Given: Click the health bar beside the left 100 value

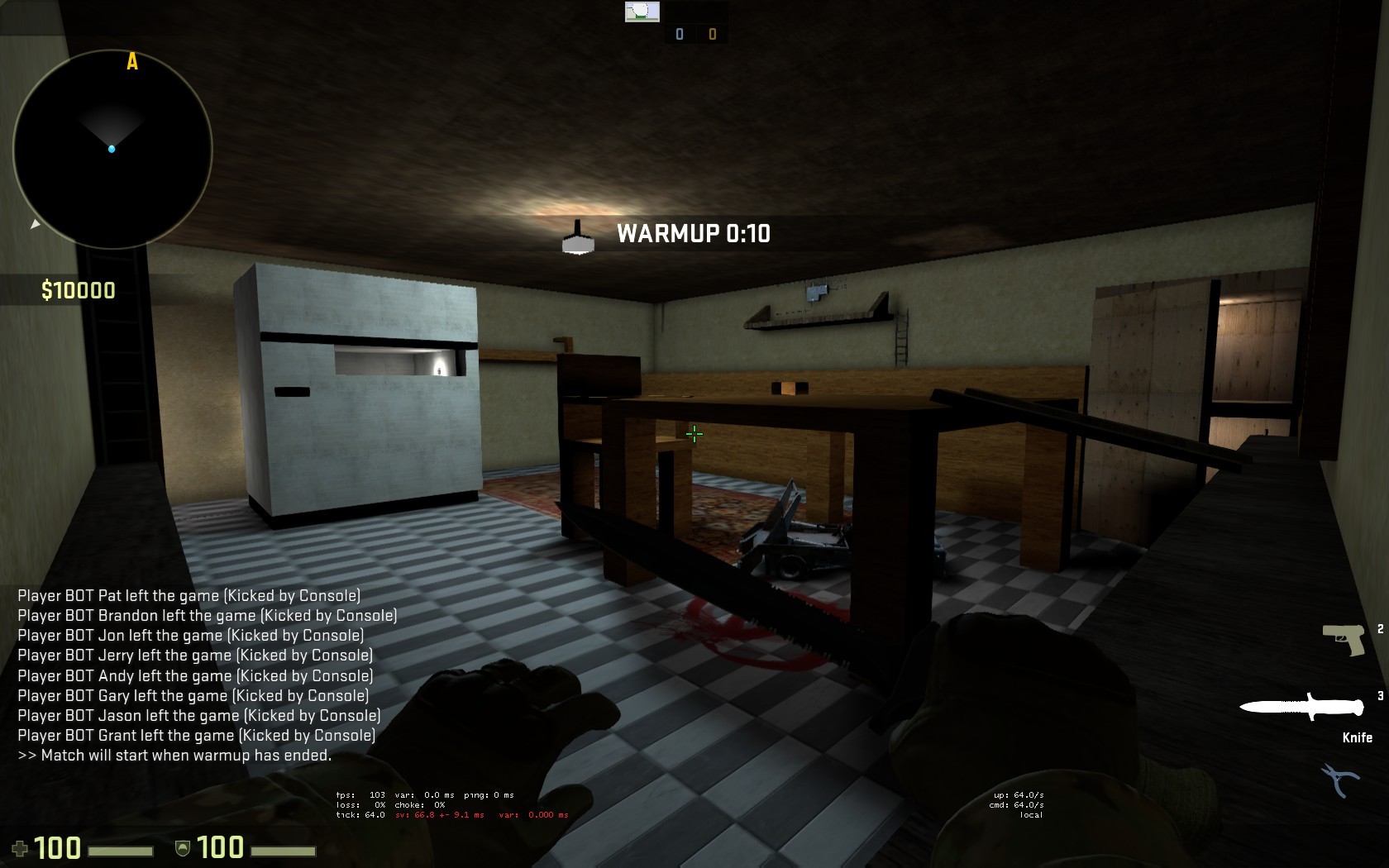Looking at the screenshot, I should click(120, 849).
